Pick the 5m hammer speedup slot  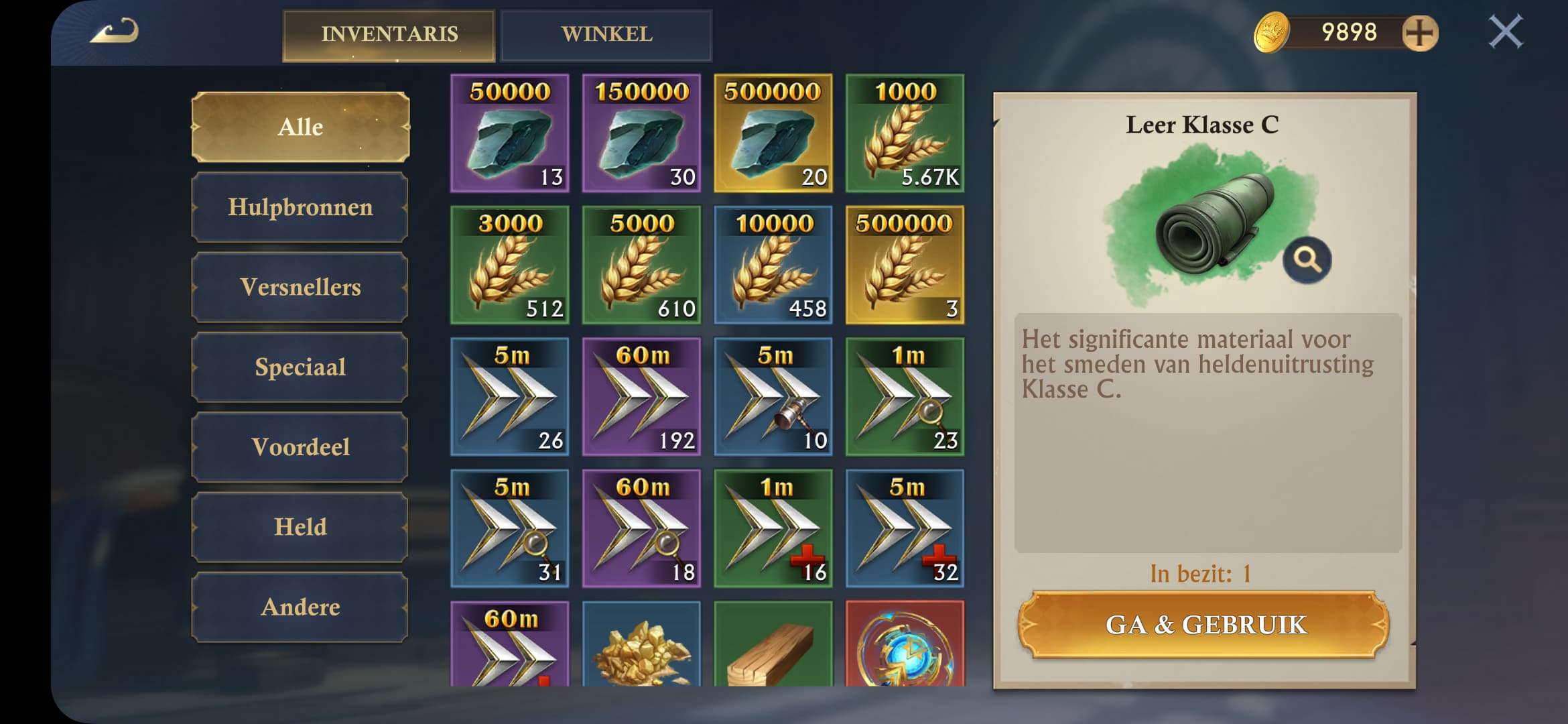[773, 397]
